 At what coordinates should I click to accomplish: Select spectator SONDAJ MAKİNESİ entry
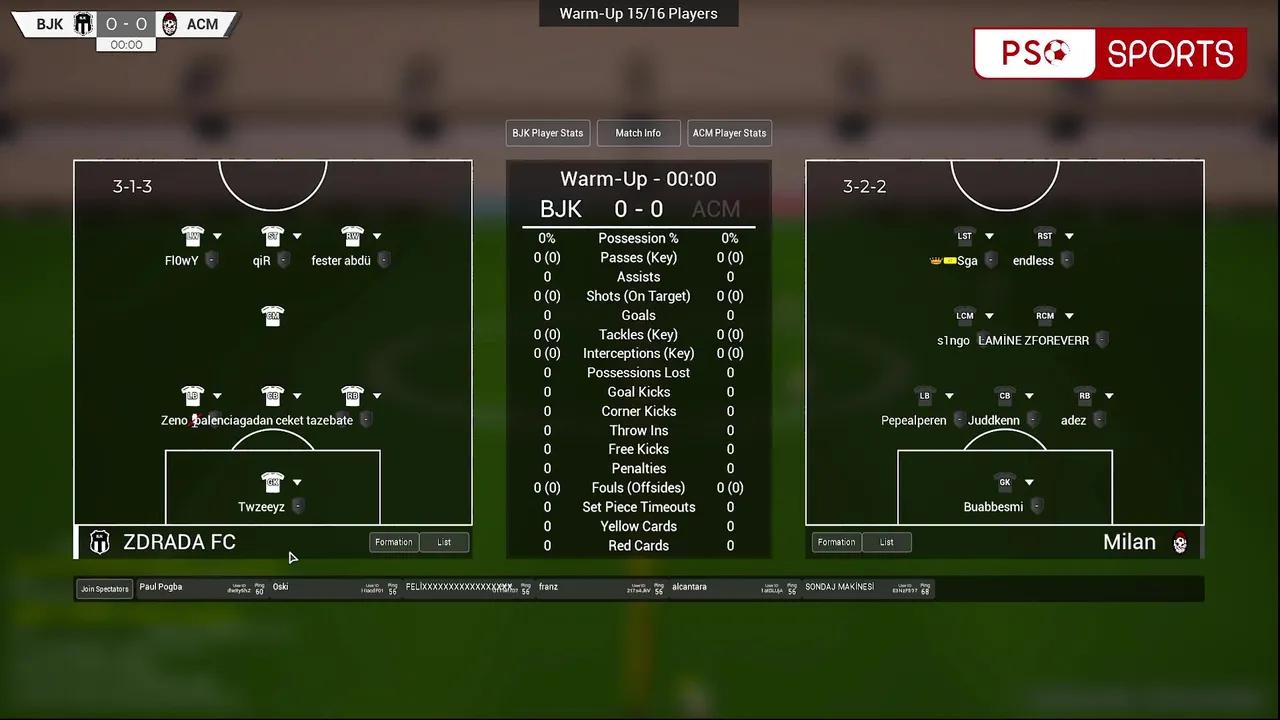pyautogui.click(x=840, y=588)
